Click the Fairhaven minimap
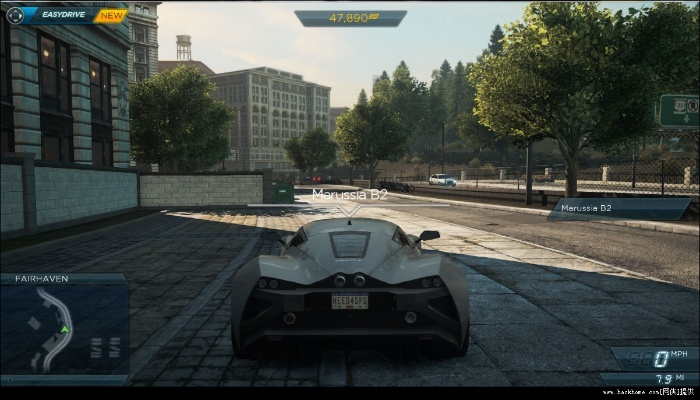The height and width of the screenshot is (400, 700). click(x=64, y=329)
